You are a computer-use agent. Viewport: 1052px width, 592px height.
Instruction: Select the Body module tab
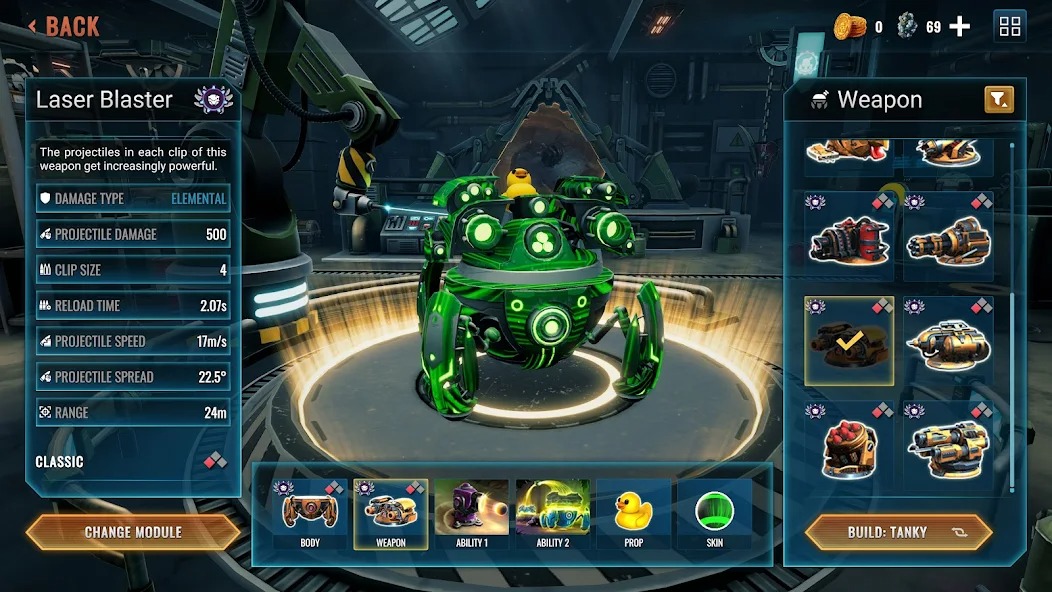[310, 514]
